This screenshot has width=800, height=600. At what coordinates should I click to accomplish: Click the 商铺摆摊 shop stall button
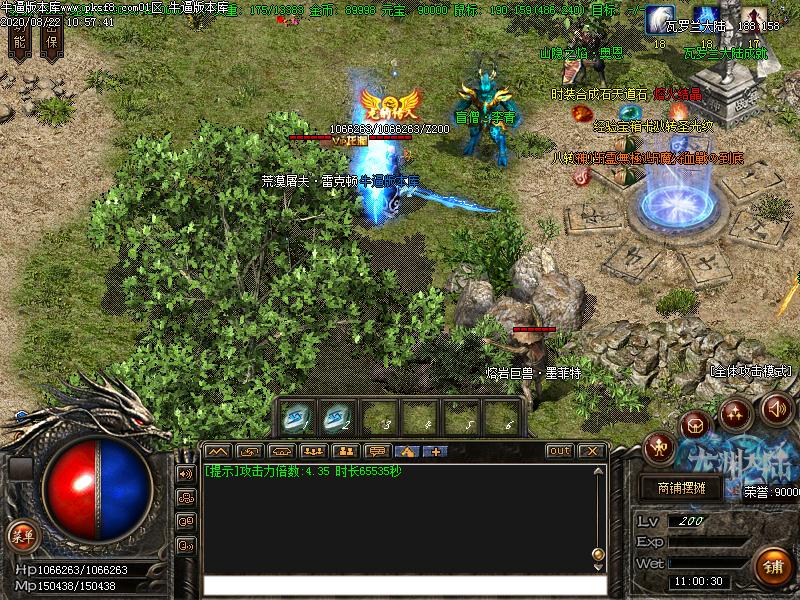point(682,488)
